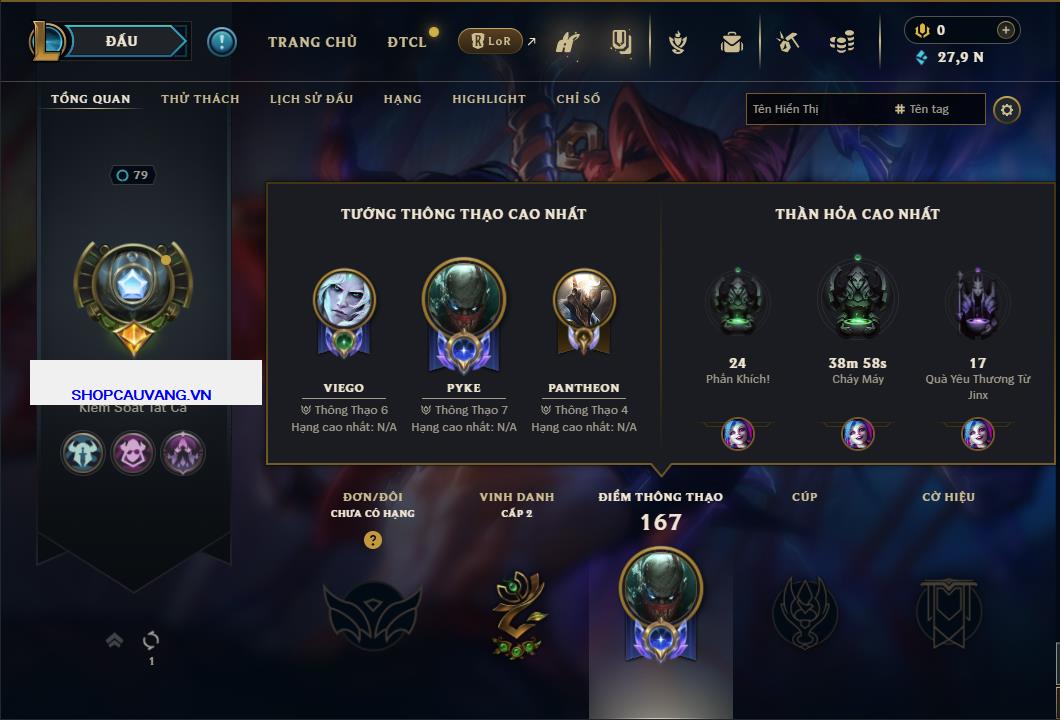Viewport: 1060px width, 720px height.
Task: Click the question mark rank help icon
Action: [x=373, y=540]
